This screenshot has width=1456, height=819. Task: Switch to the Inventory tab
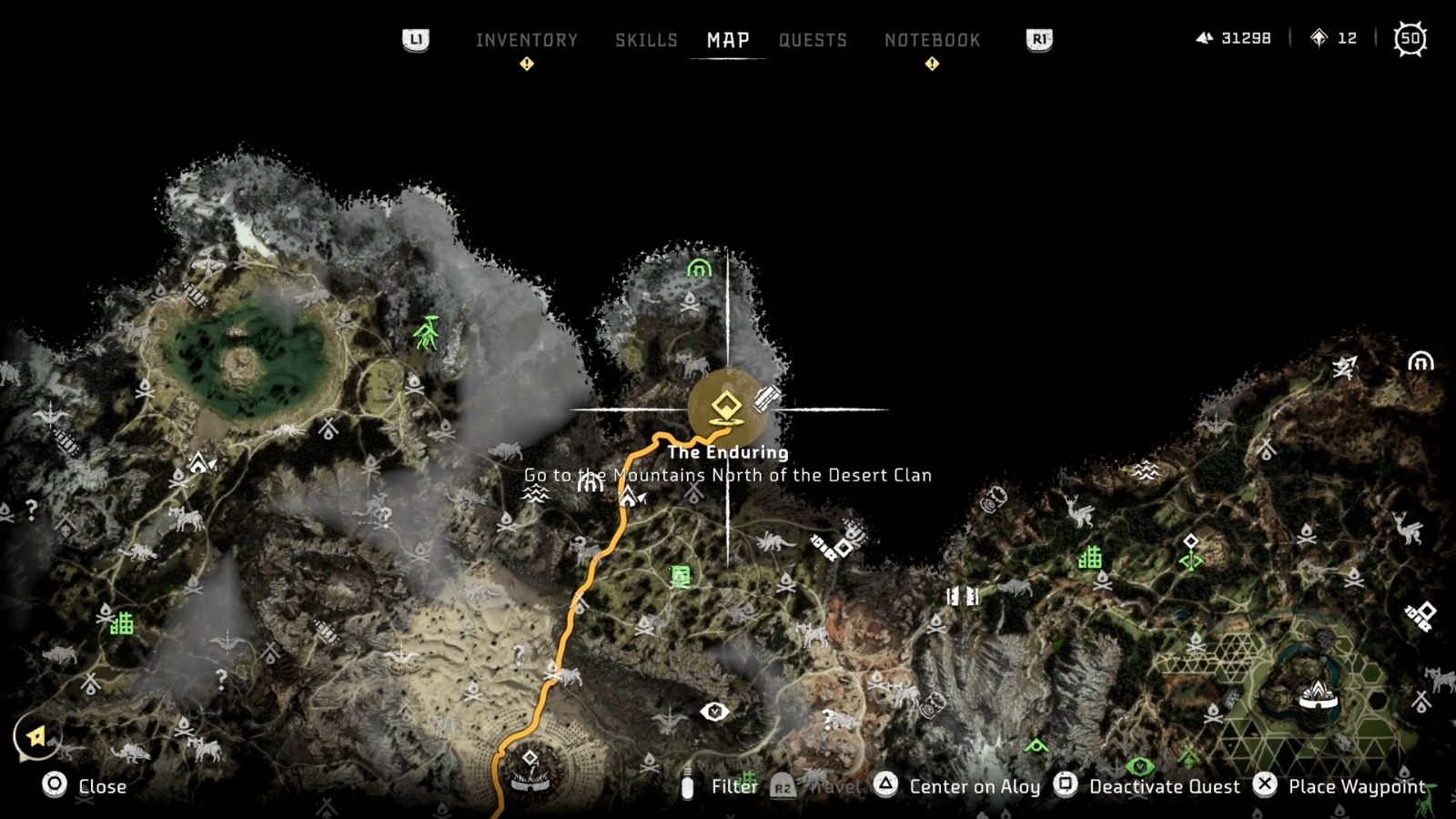pos(526,40)
